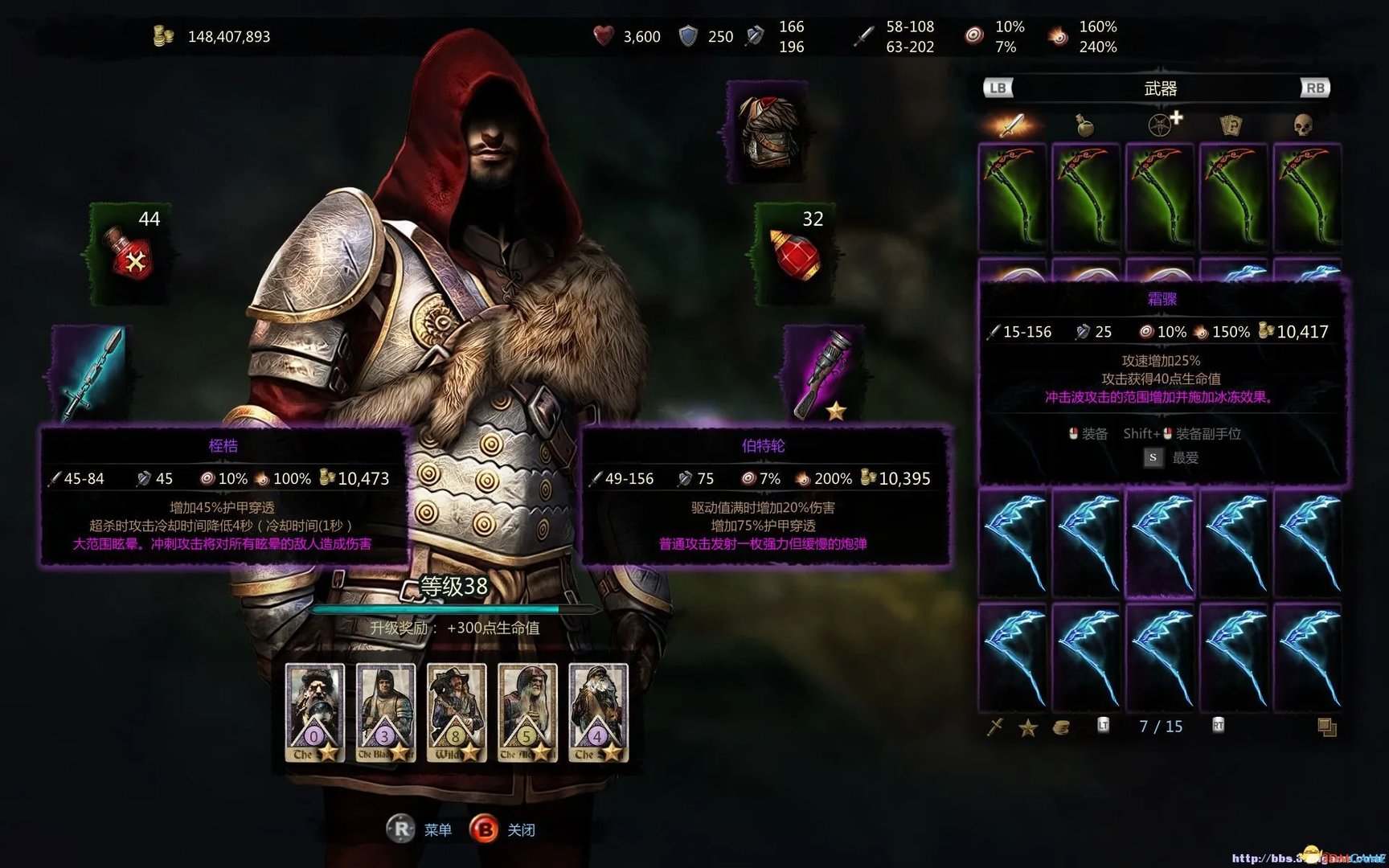This screenshot has width=1389, height=868.
Task: Choose the destiny card costing 3
Action: 385,712
